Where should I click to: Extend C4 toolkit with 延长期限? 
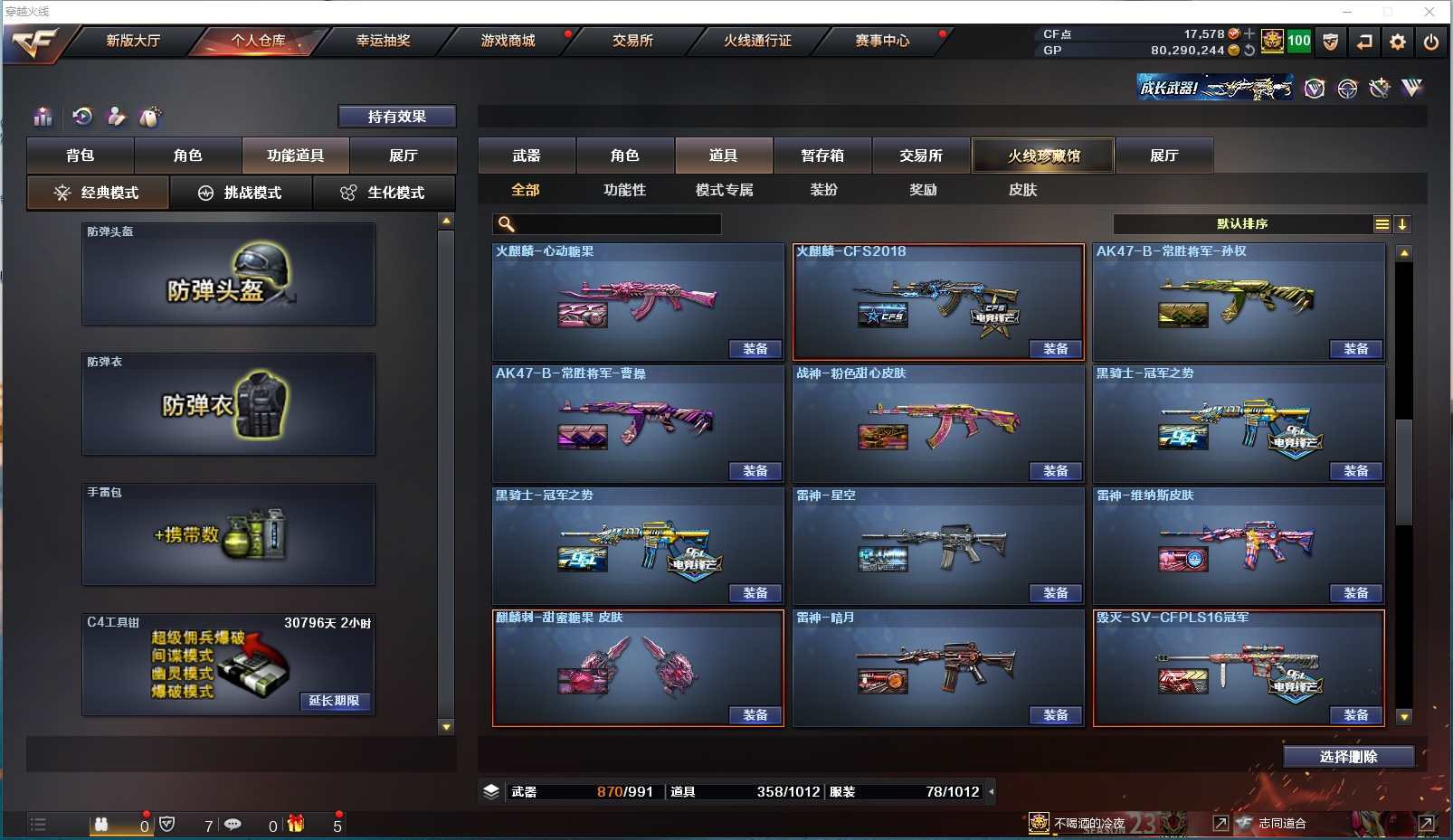[334, 701]
